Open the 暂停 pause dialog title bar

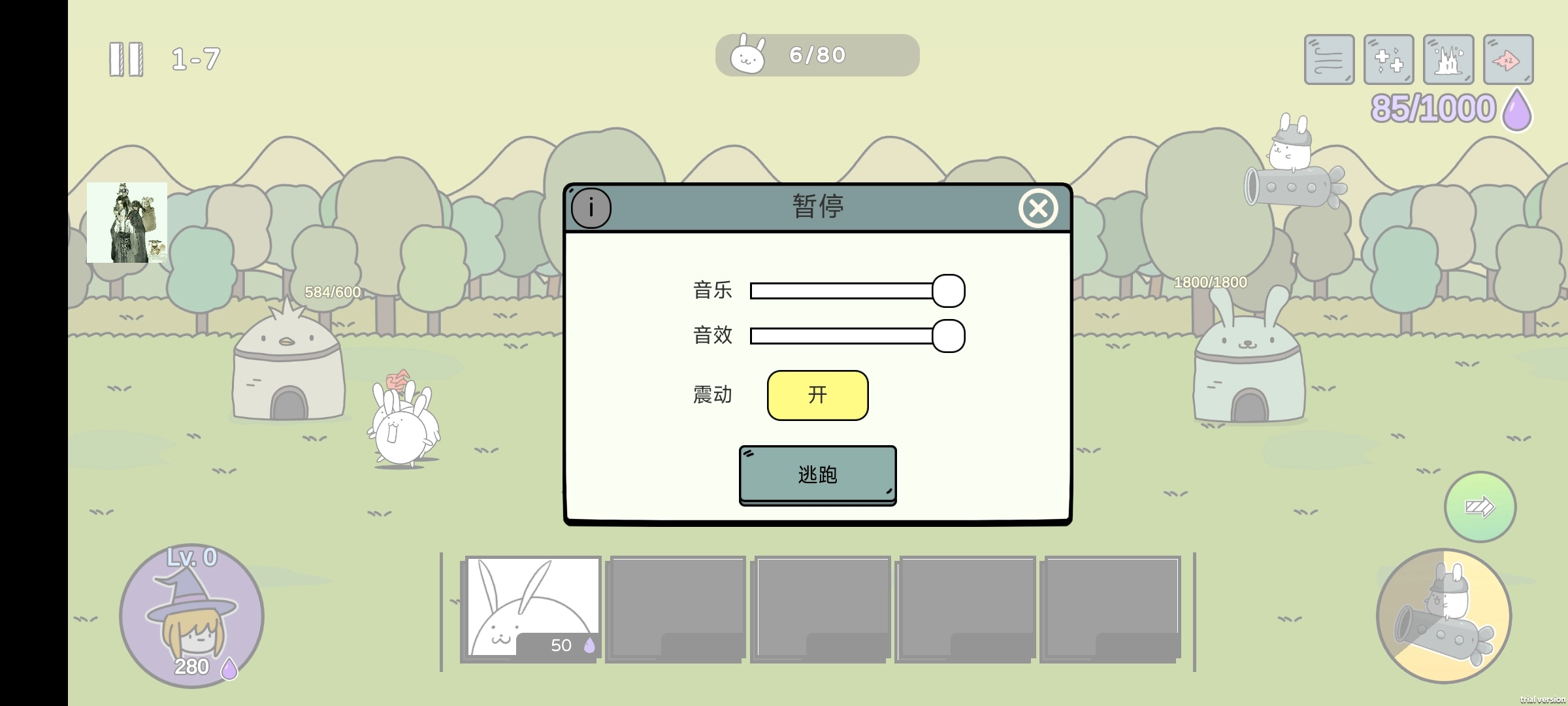click(817, 208)
